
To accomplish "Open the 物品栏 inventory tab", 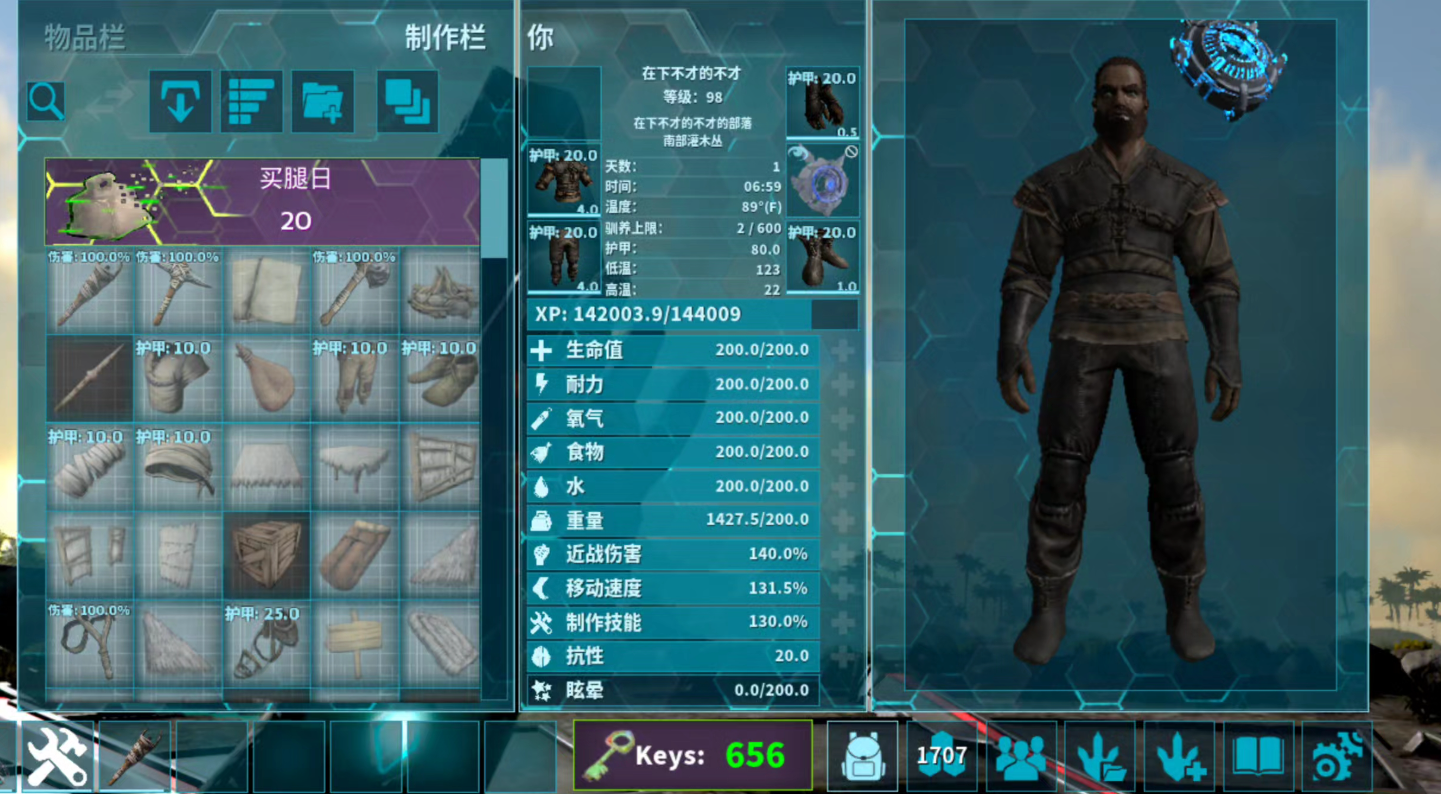I will (x=85, y=38).
